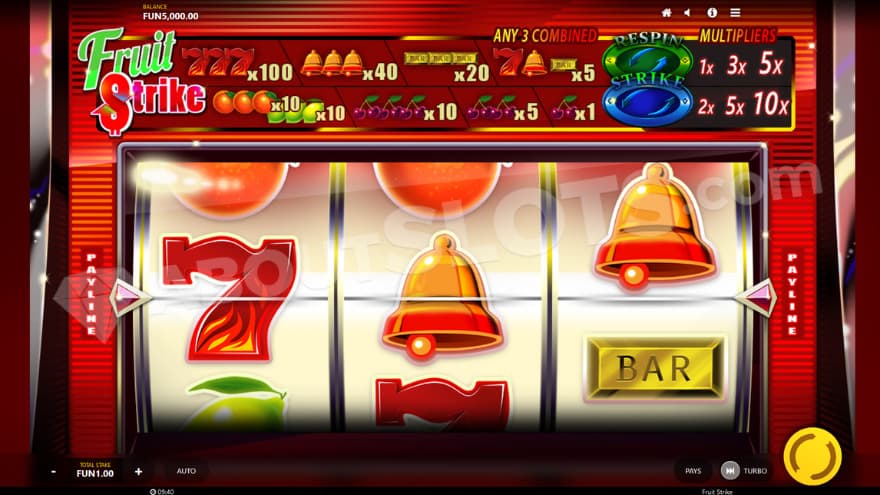
Task: Go to the home screen icon
Action: click(666, 13)
